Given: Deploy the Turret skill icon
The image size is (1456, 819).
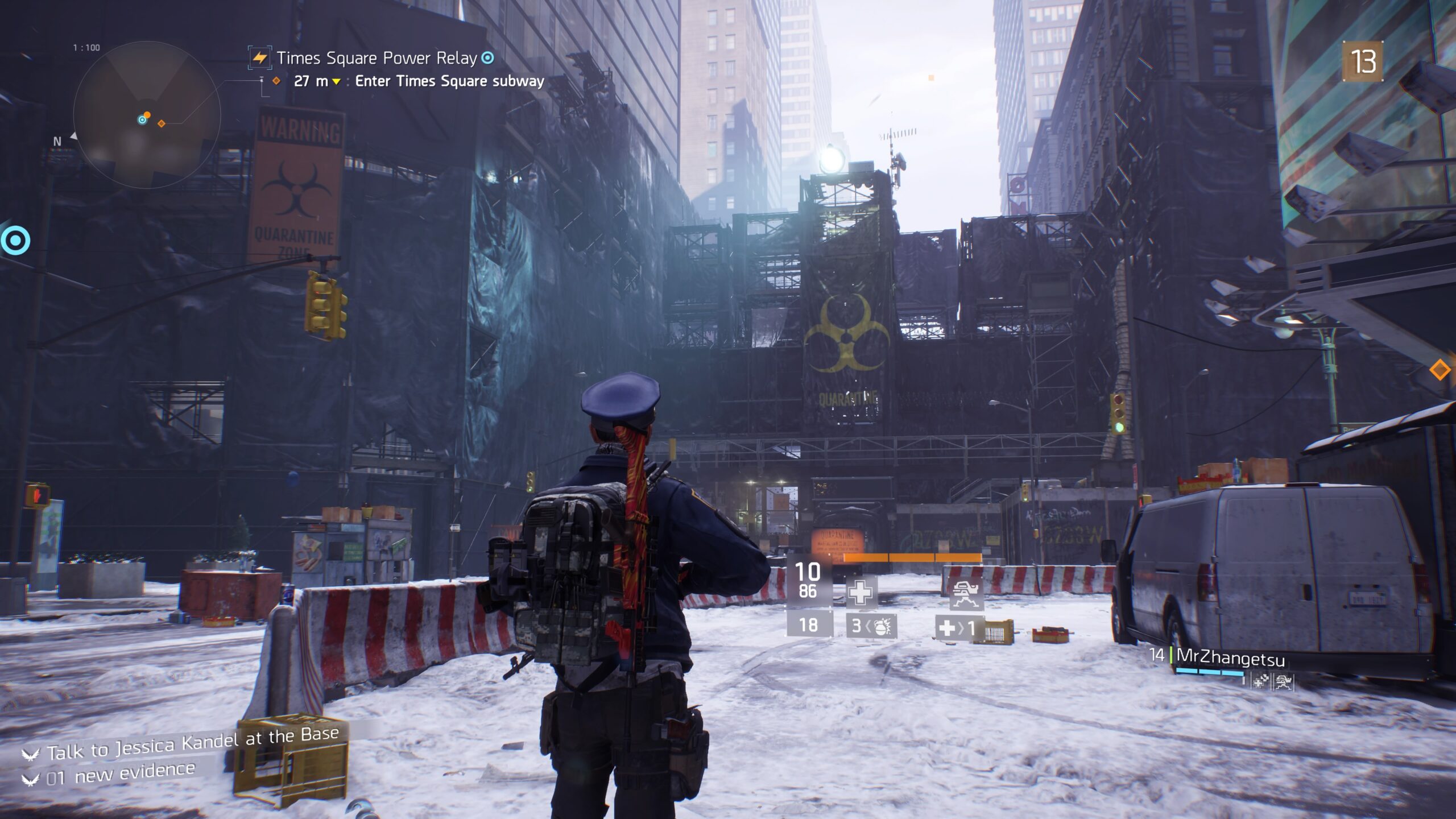Looking at the screenshot, I should point(966,593).
